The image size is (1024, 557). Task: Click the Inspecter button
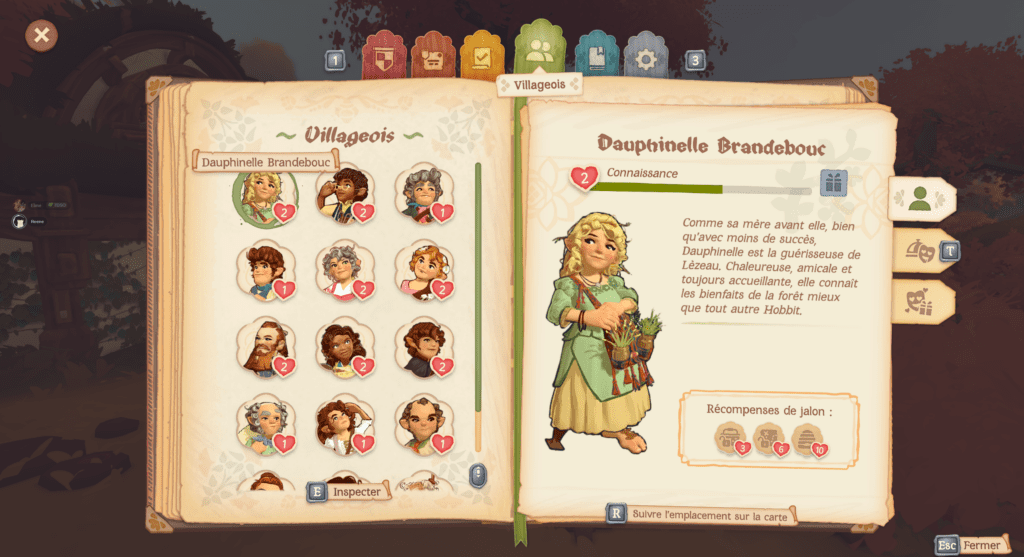(346, 491)
